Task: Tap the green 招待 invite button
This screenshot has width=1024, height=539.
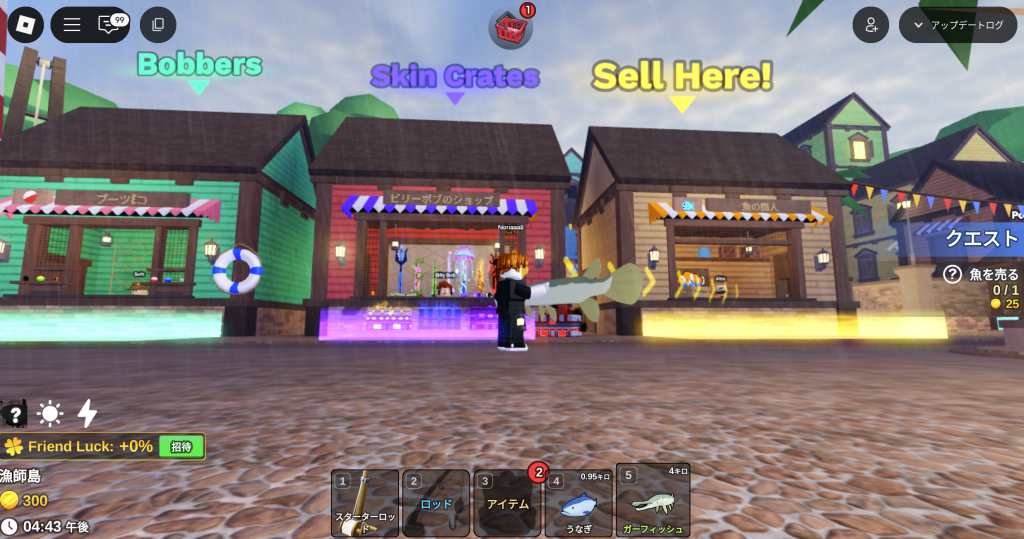Action: 181,446
